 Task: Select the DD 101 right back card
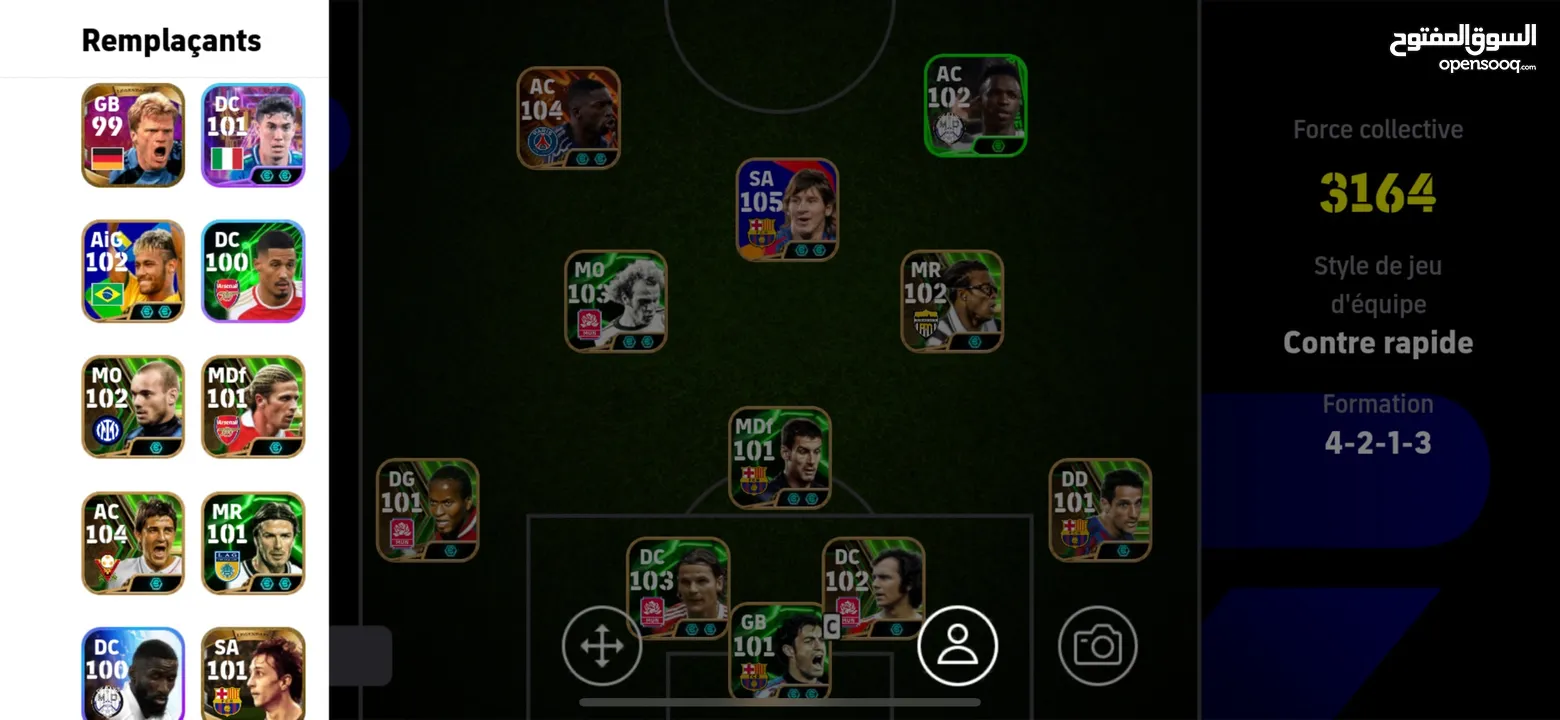tap(1100, 510)
